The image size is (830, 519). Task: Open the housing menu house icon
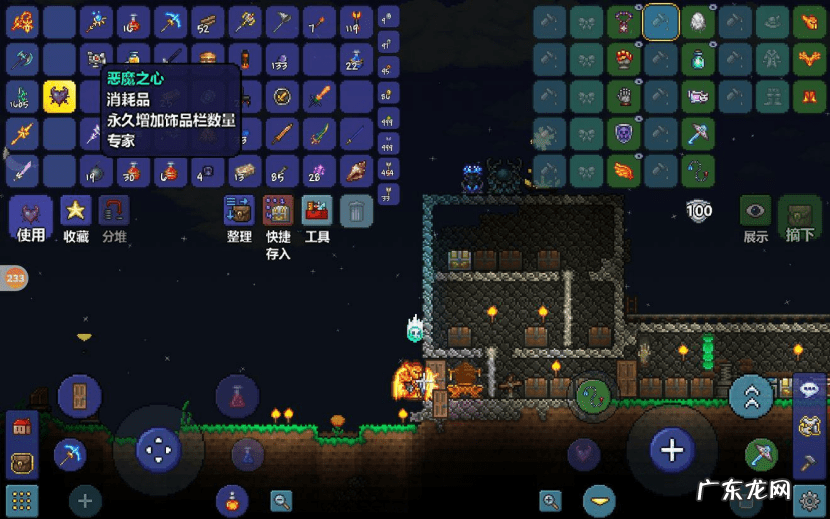(x=21, y=427)
